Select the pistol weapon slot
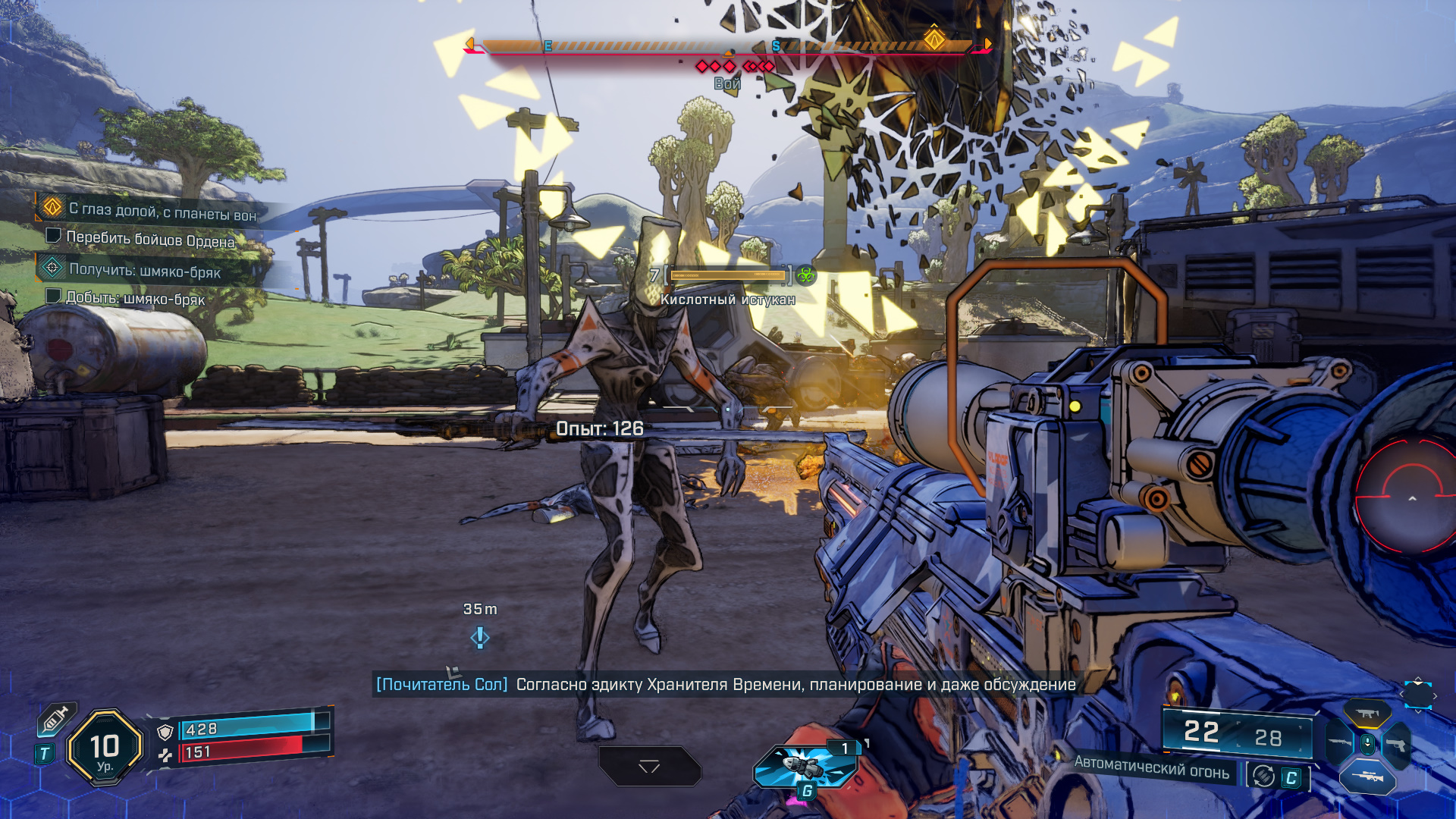The image size is (1456, 819). [1397, 745]
